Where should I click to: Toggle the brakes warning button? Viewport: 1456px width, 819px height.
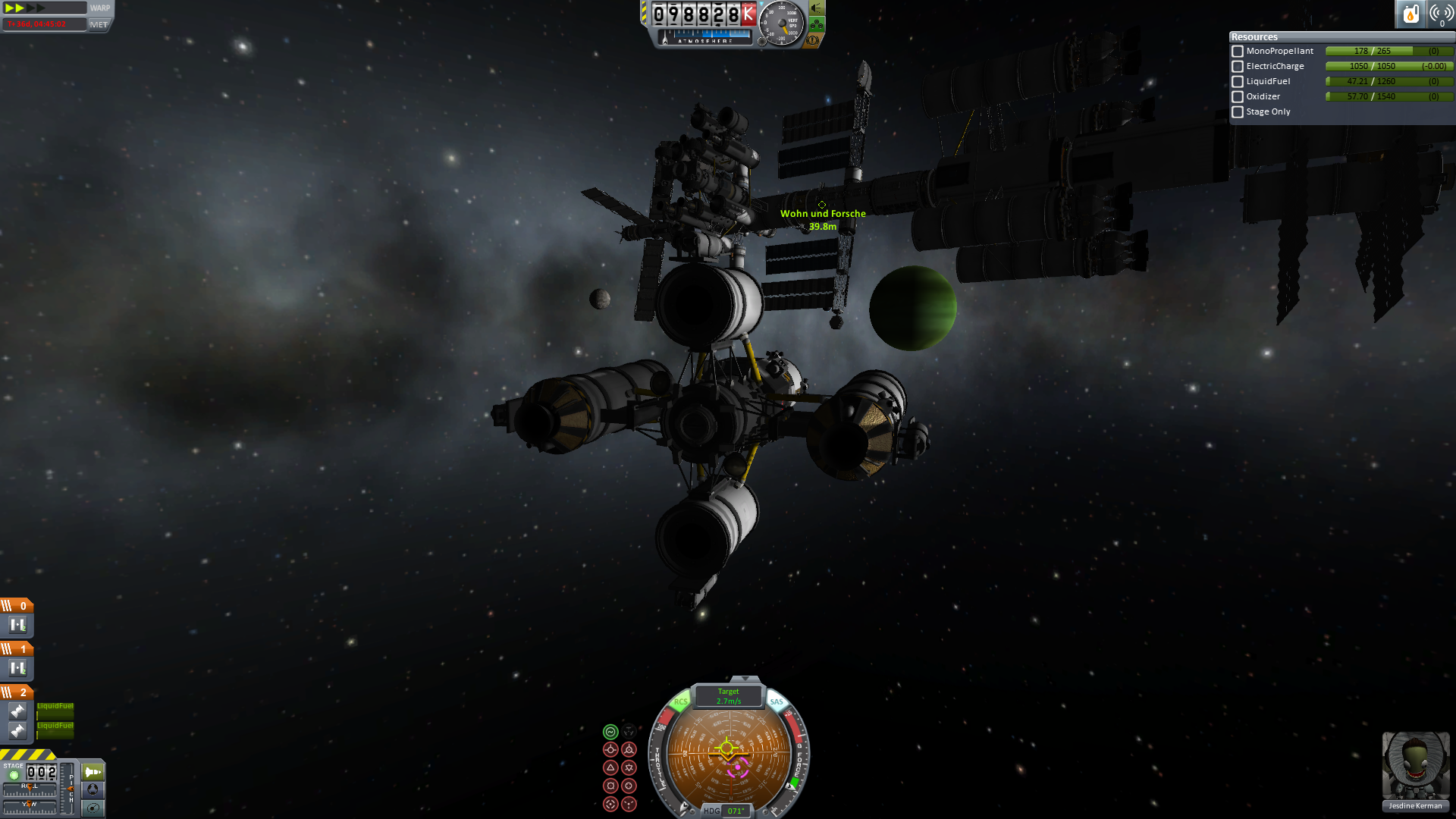[814, 40]
